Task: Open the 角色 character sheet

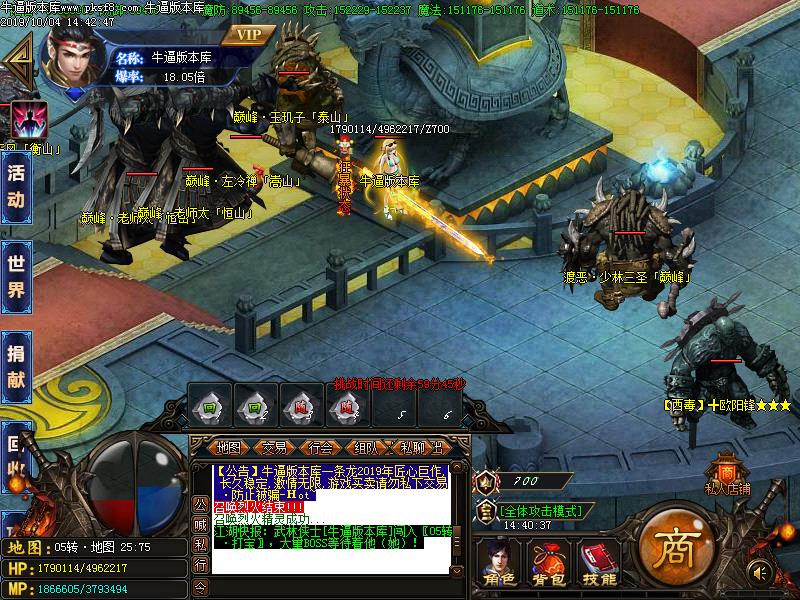Action: click(496, 565)
